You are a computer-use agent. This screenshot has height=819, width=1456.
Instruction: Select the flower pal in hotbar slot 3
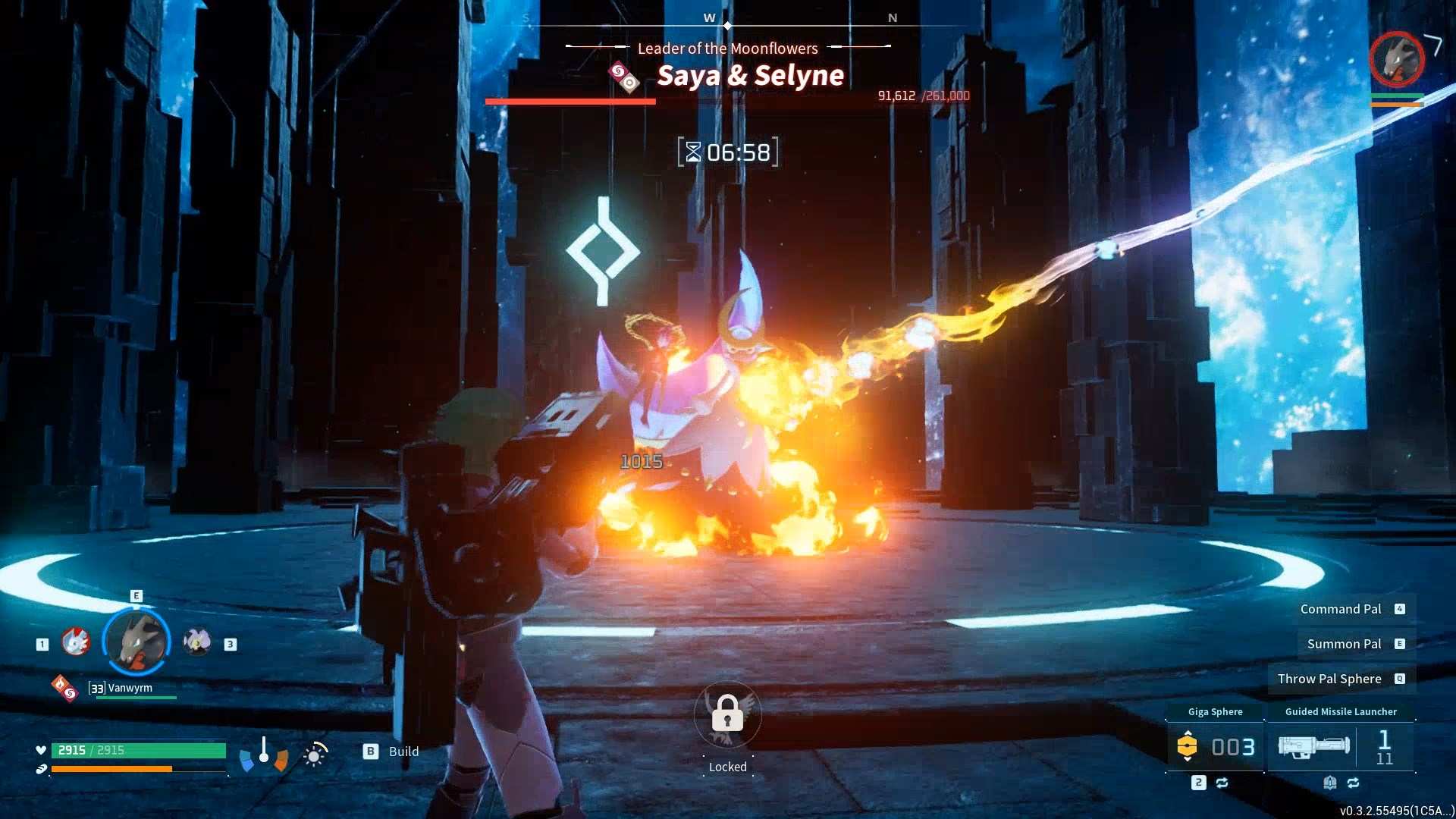[197, 641]
